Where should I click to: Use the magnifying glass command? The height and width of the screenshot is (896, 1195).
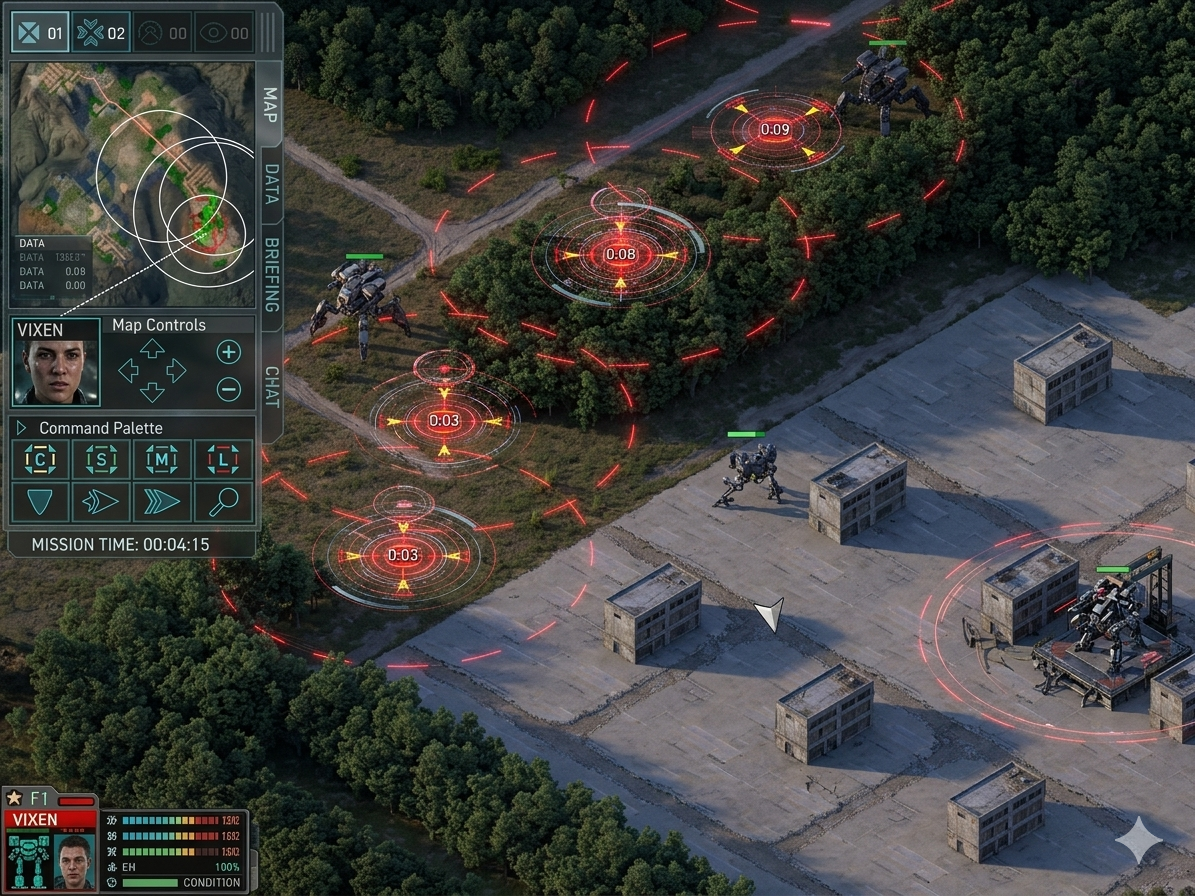(x=223, y=502)
